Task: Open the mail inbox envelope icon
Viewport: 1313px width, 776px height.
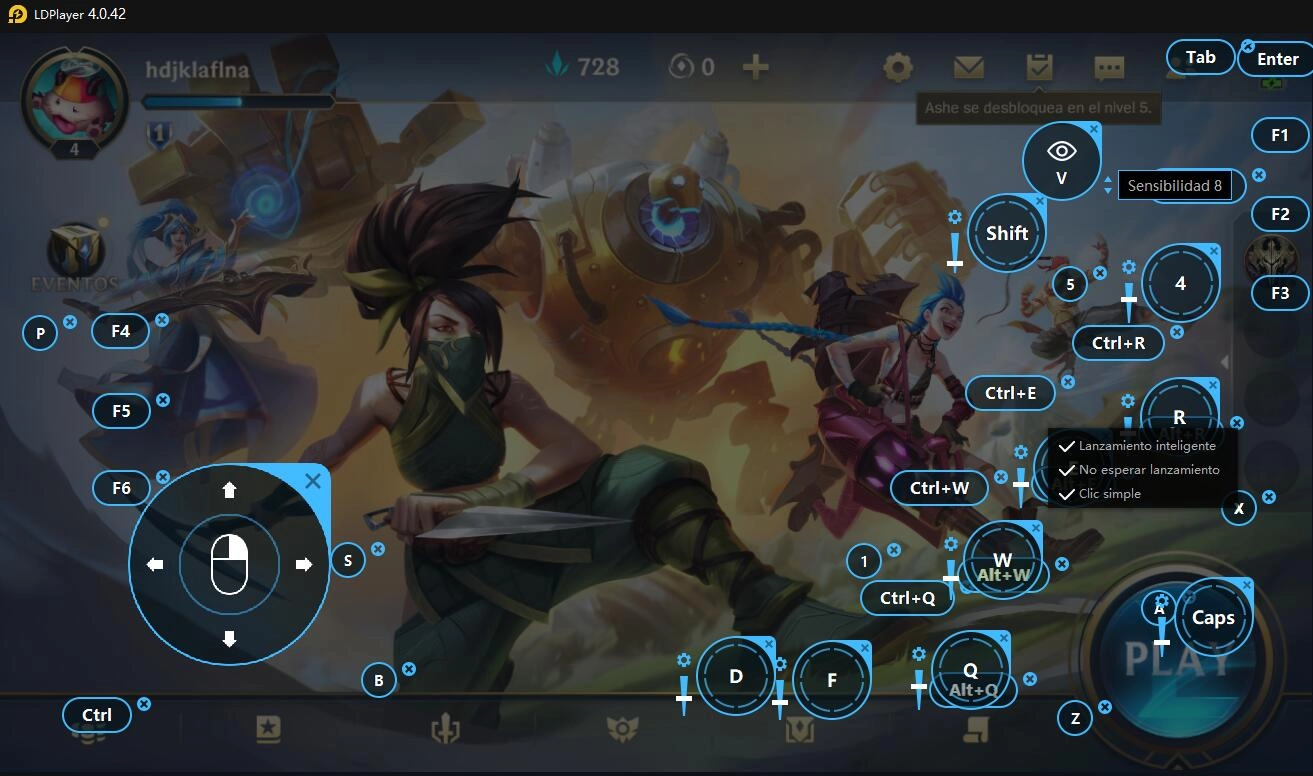Action: point(967,68)
